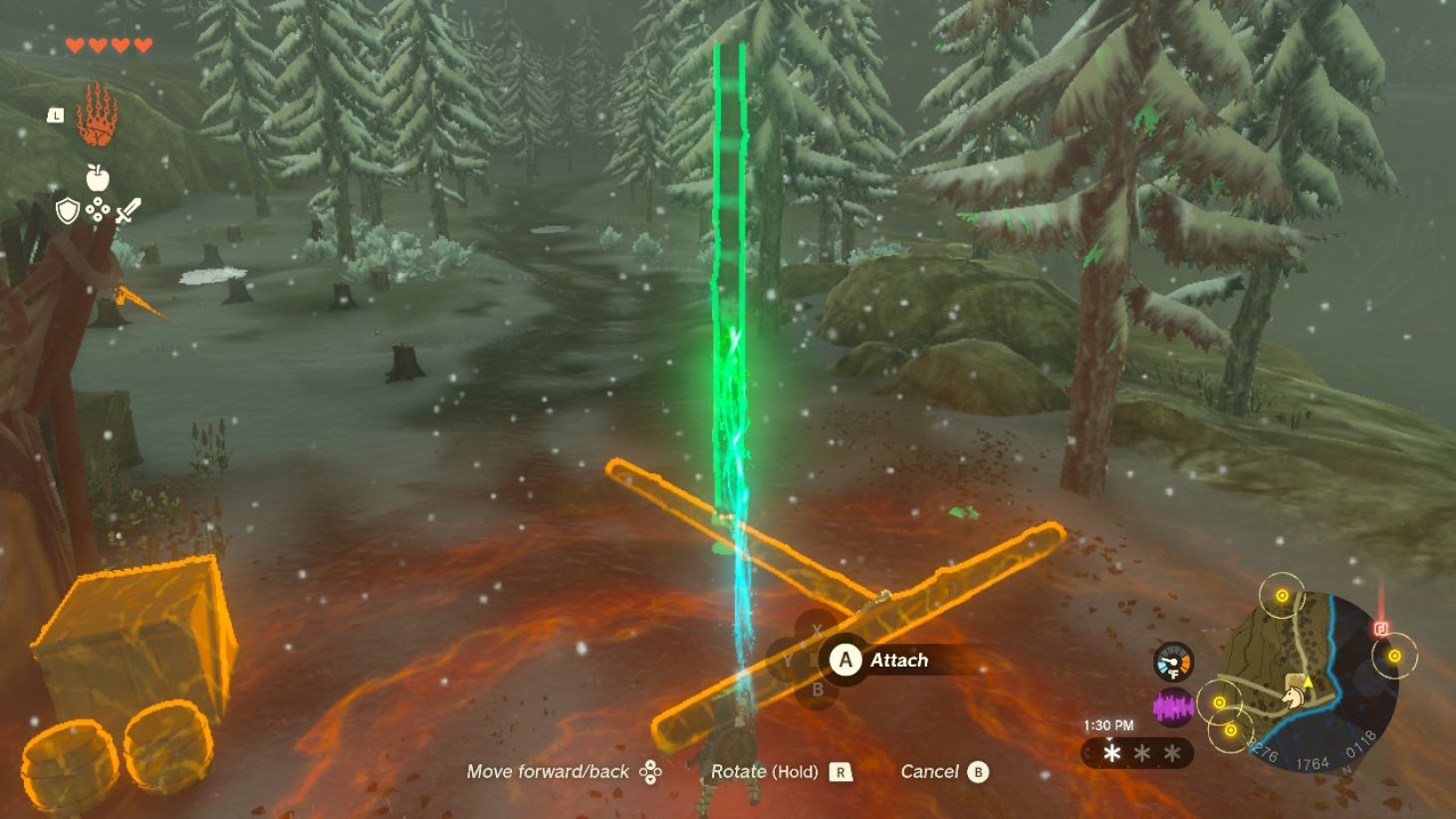Click the X button on the attach wheel
This screenshot has width=1456, height=819.
click(816, 629)
